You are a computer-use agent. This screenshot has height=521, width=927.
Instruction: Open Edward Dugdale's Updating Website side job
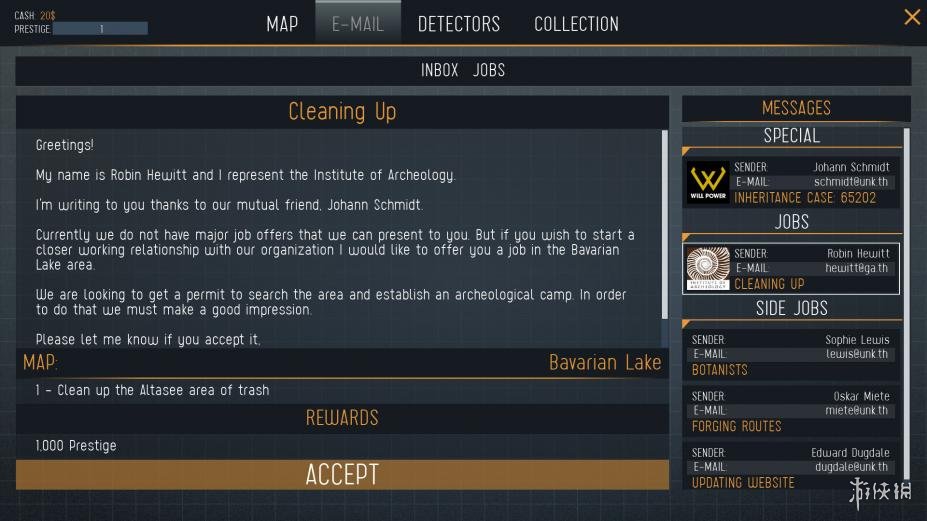(793, 467)
